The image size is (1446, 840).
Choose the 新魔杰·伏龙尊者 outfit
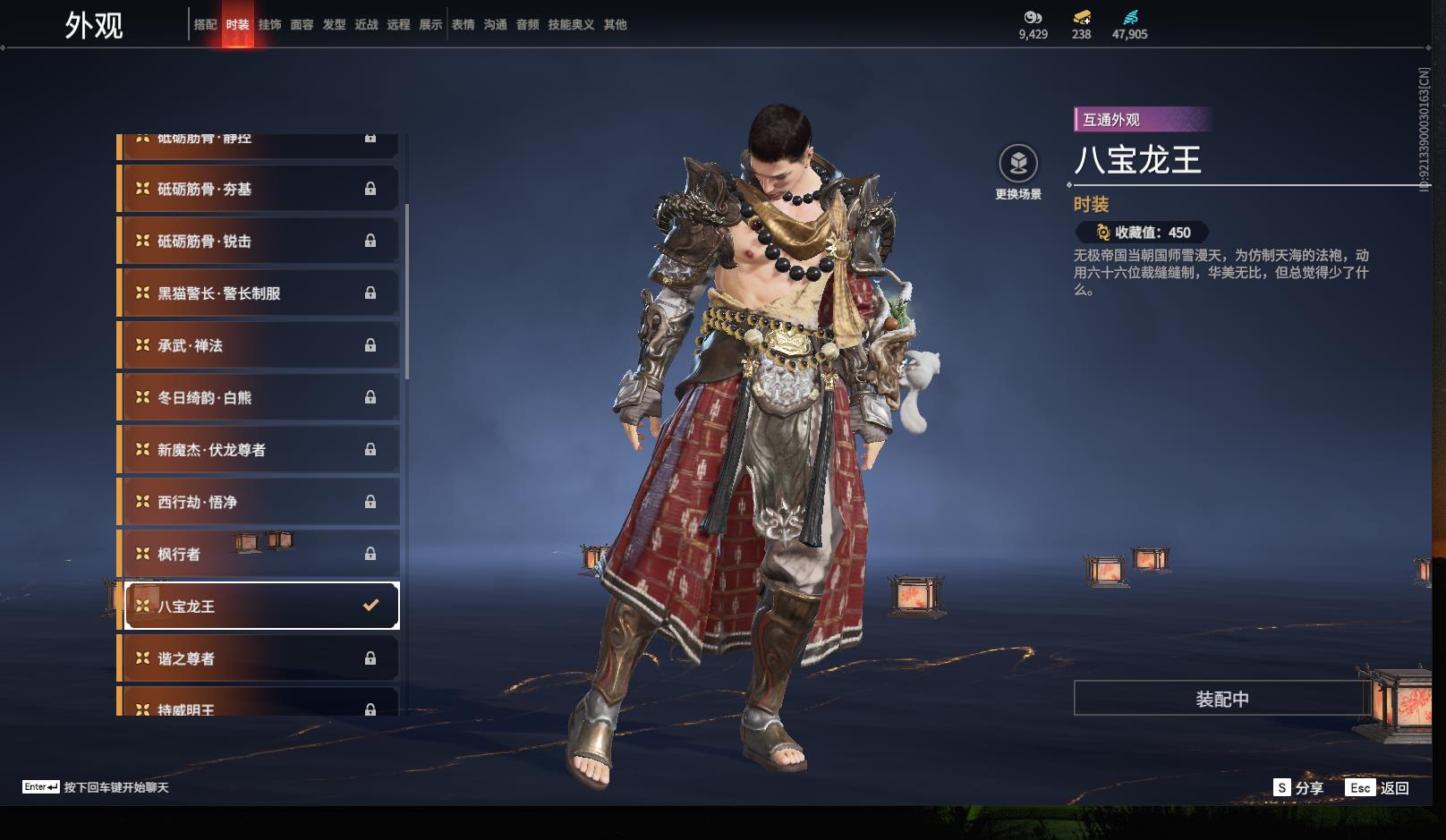[259, 450]
